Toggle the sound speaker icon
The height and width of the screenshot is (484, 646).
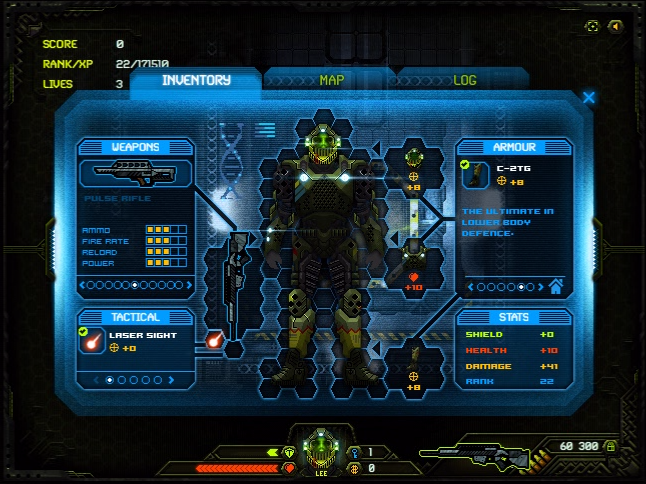616,26
